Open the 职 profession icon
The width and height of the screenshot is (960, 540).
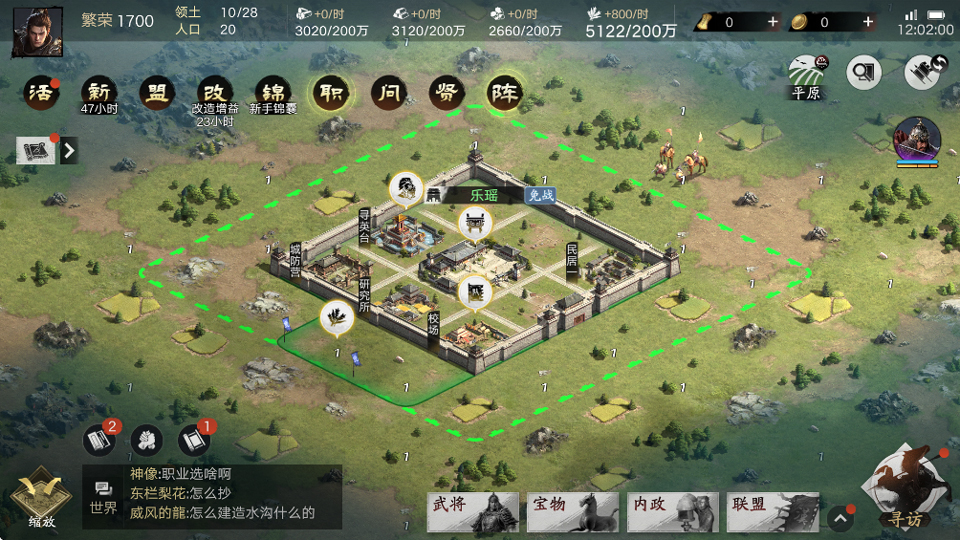coord(329,94)
